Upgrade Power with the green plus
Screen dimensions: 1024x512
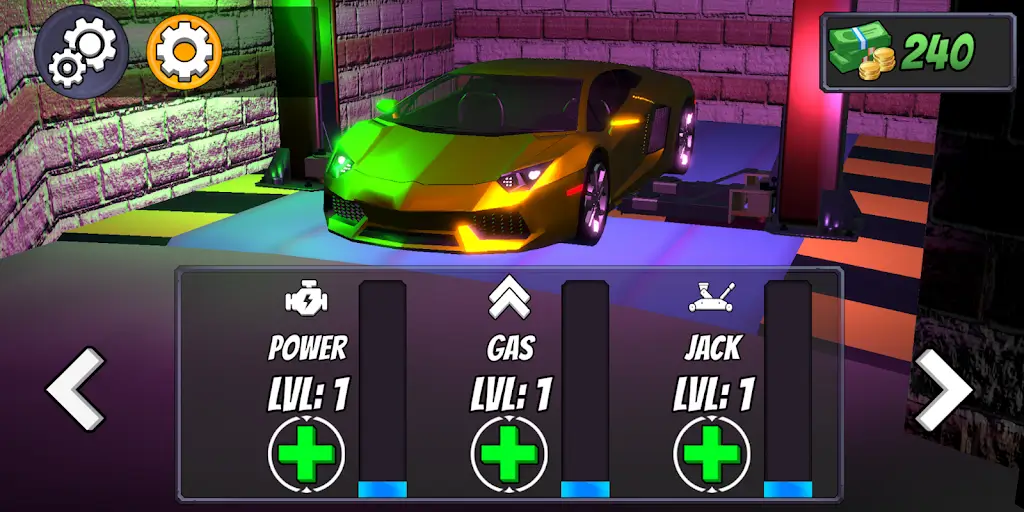(x=307, y=455)
